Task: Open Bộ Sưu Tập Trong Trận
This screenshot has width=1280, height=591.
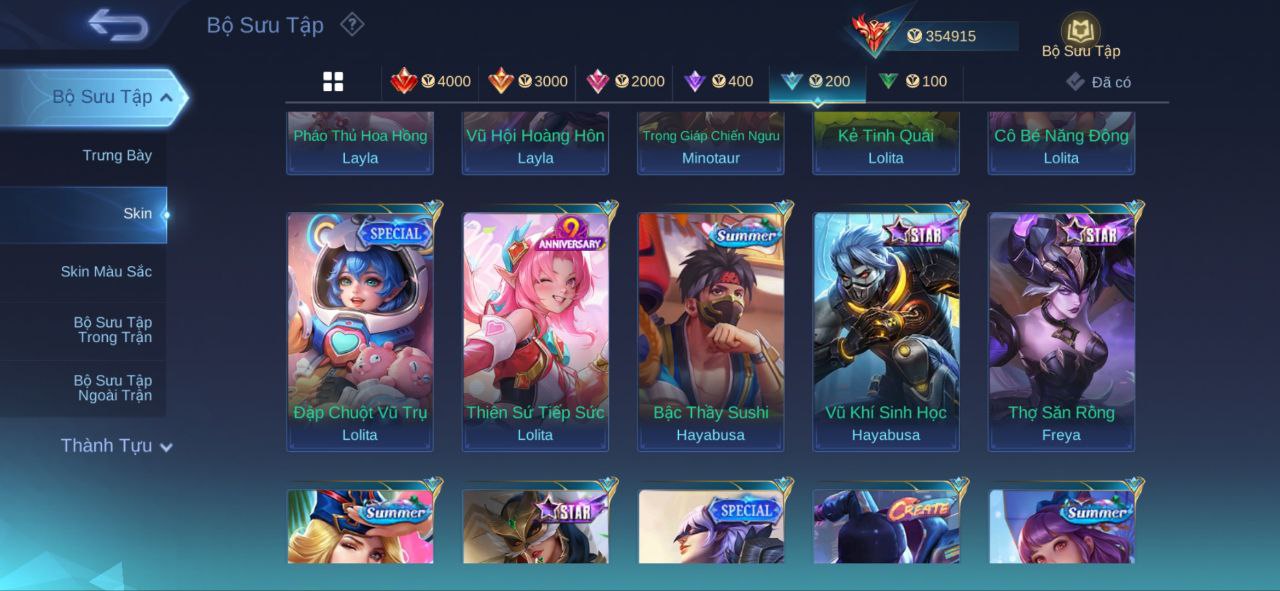Action: [x=112, y=330]
